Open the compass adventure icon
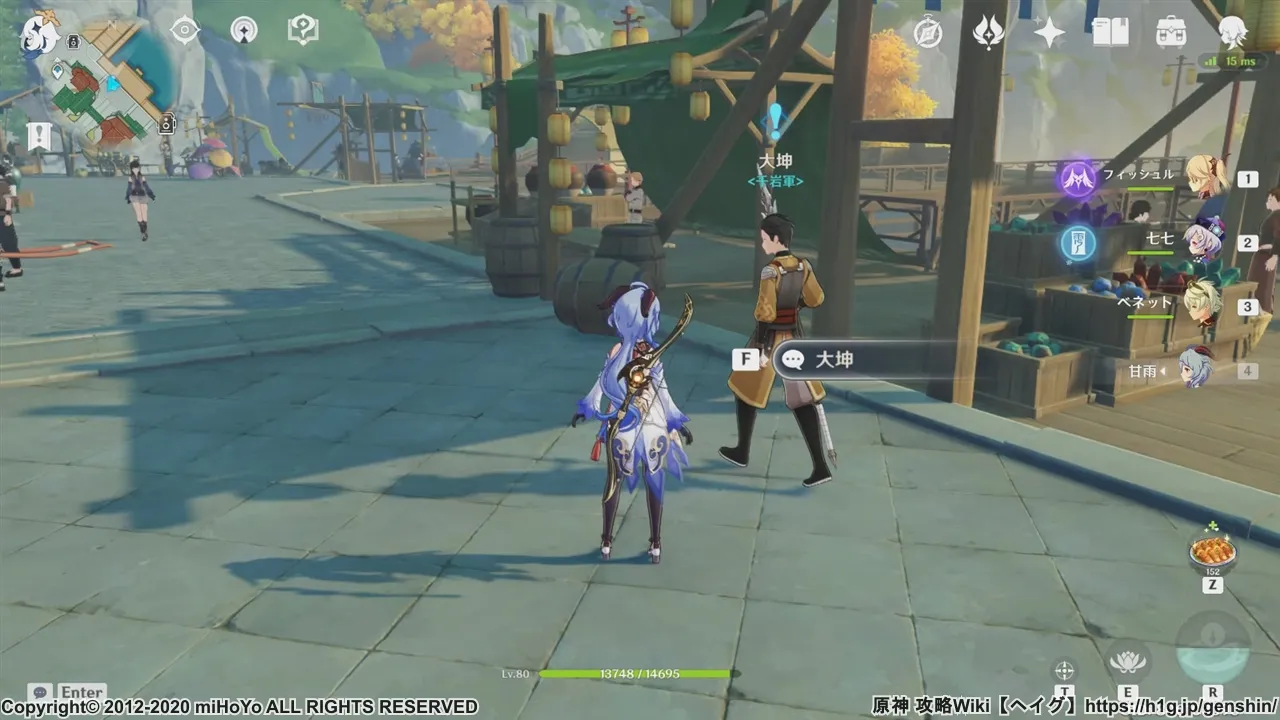The width and height of the screenshot is (1280, 720). point(928,33)
